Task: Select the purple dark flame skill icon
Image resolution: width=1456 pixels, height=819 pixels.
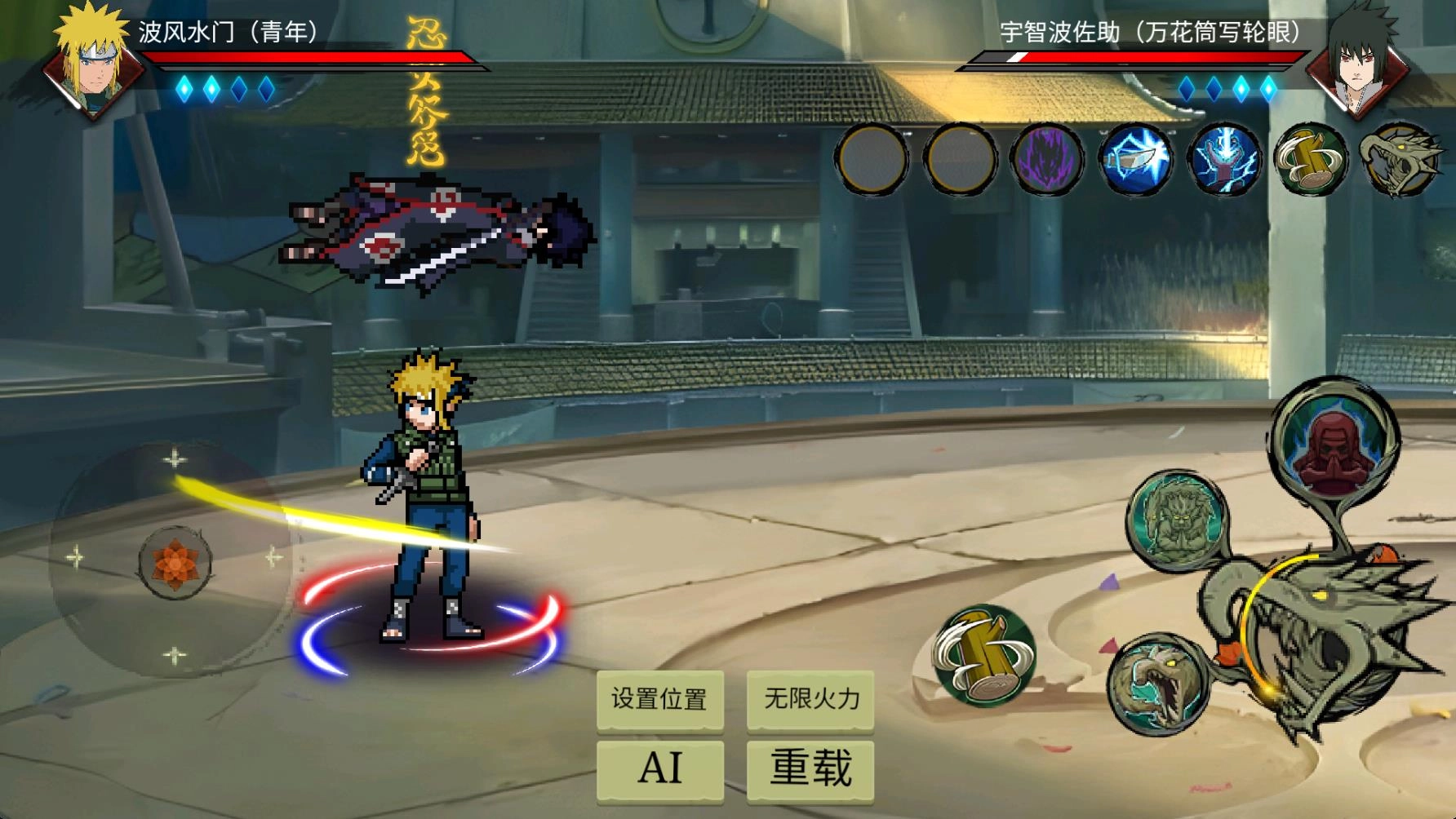Action: pos(1047,159)
